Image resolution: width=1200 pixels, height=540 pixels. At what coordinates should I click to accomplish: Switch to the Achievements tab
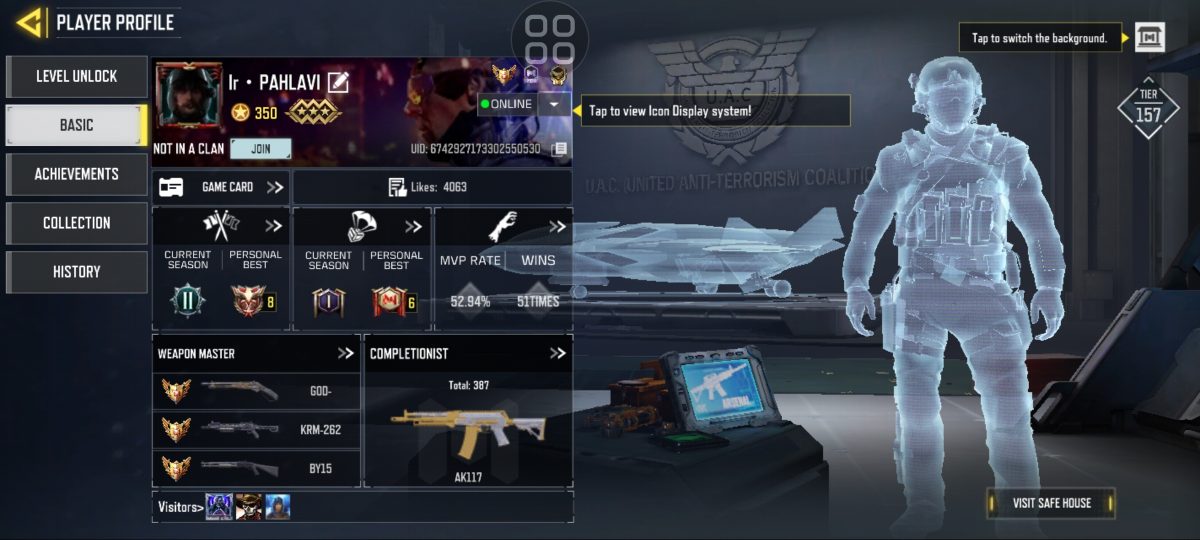point(77,174)
